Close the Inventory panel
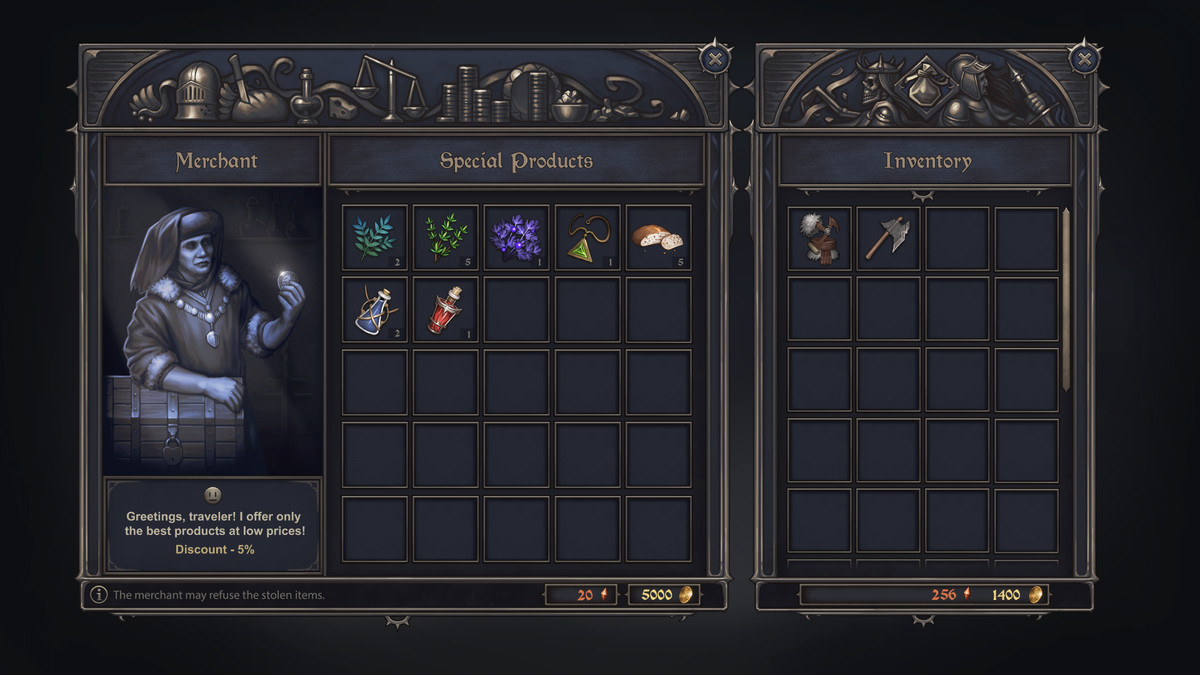 [1084, 59]
